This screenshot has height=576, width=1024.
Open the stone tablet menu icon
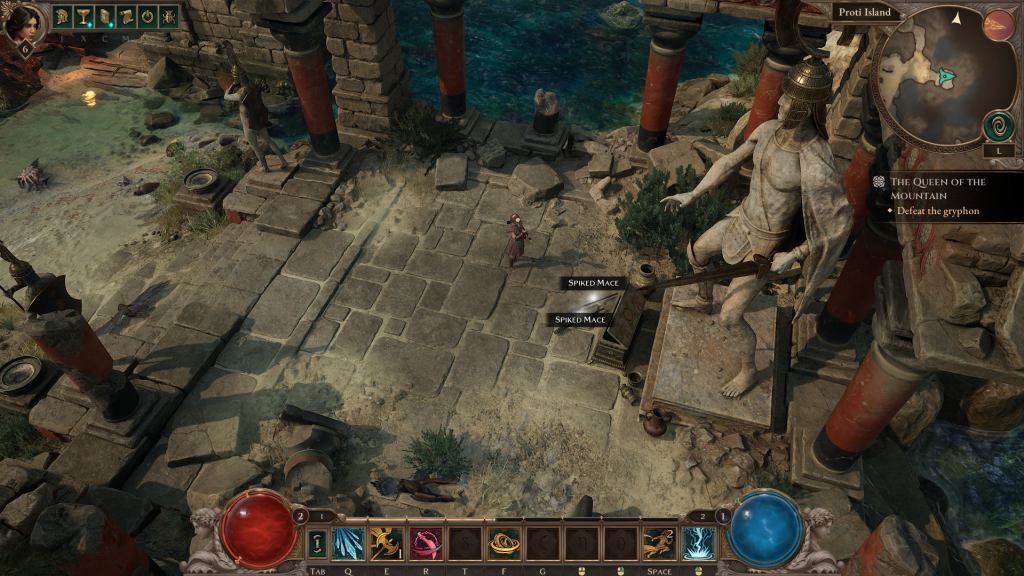(104, 16)
